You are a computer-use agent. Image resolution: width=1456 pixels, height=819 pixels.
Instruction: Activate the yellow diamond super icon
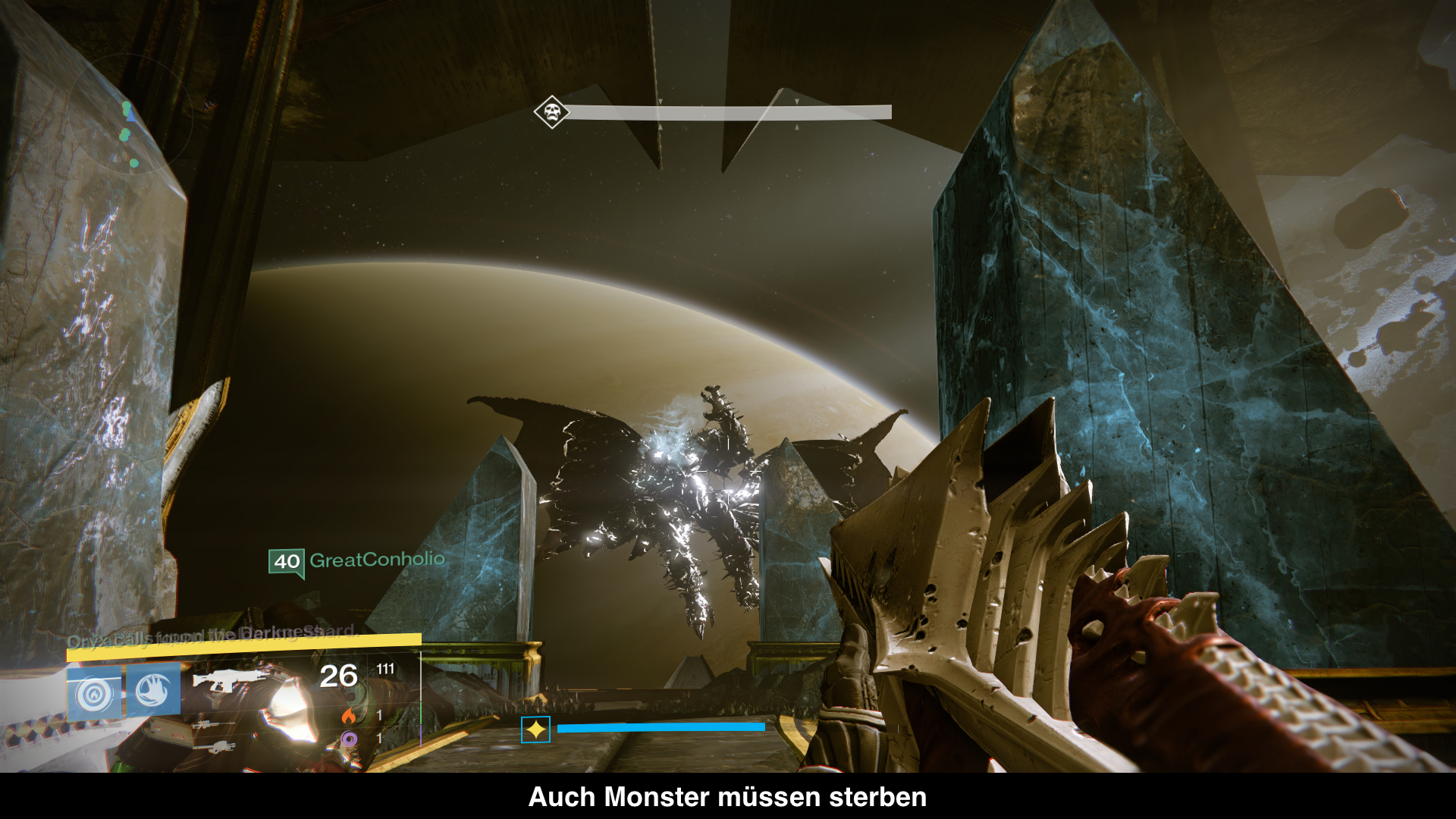pos(535,730)
